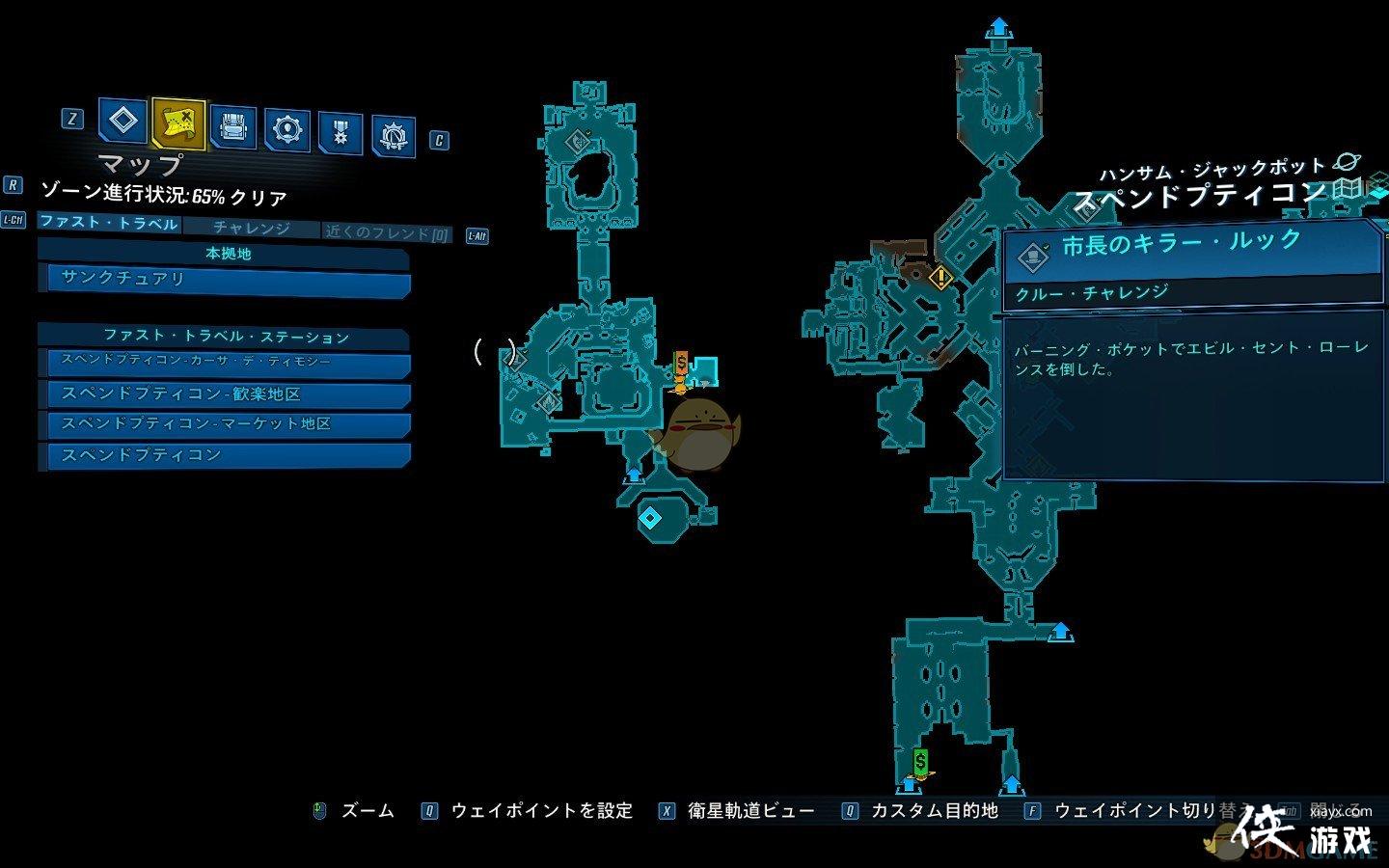Select the plain スペンドプティコン station entry

pyautogui.click(x=224, y=455)
